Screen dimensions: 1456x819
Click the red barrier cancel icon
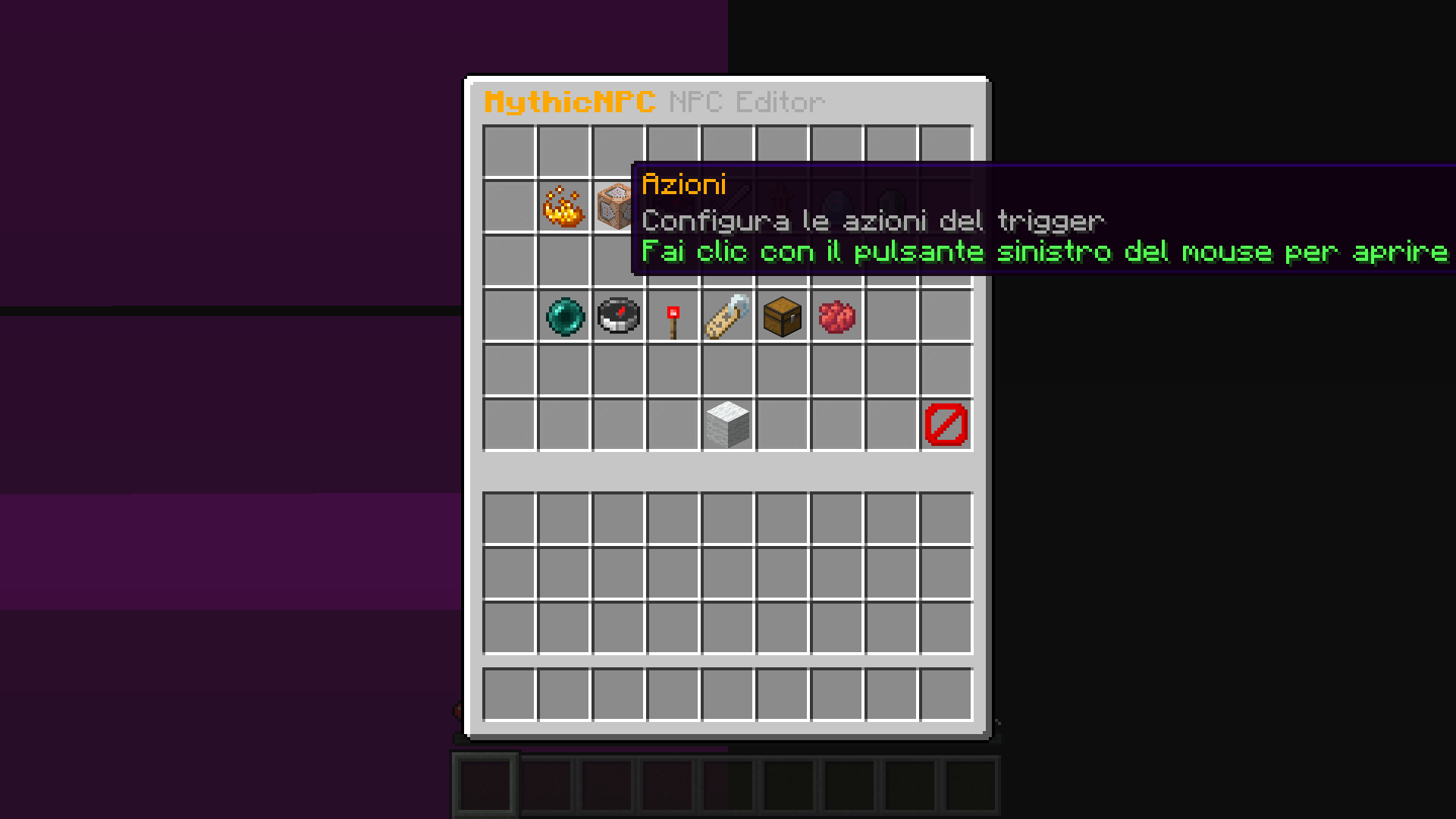pos(946,424)
